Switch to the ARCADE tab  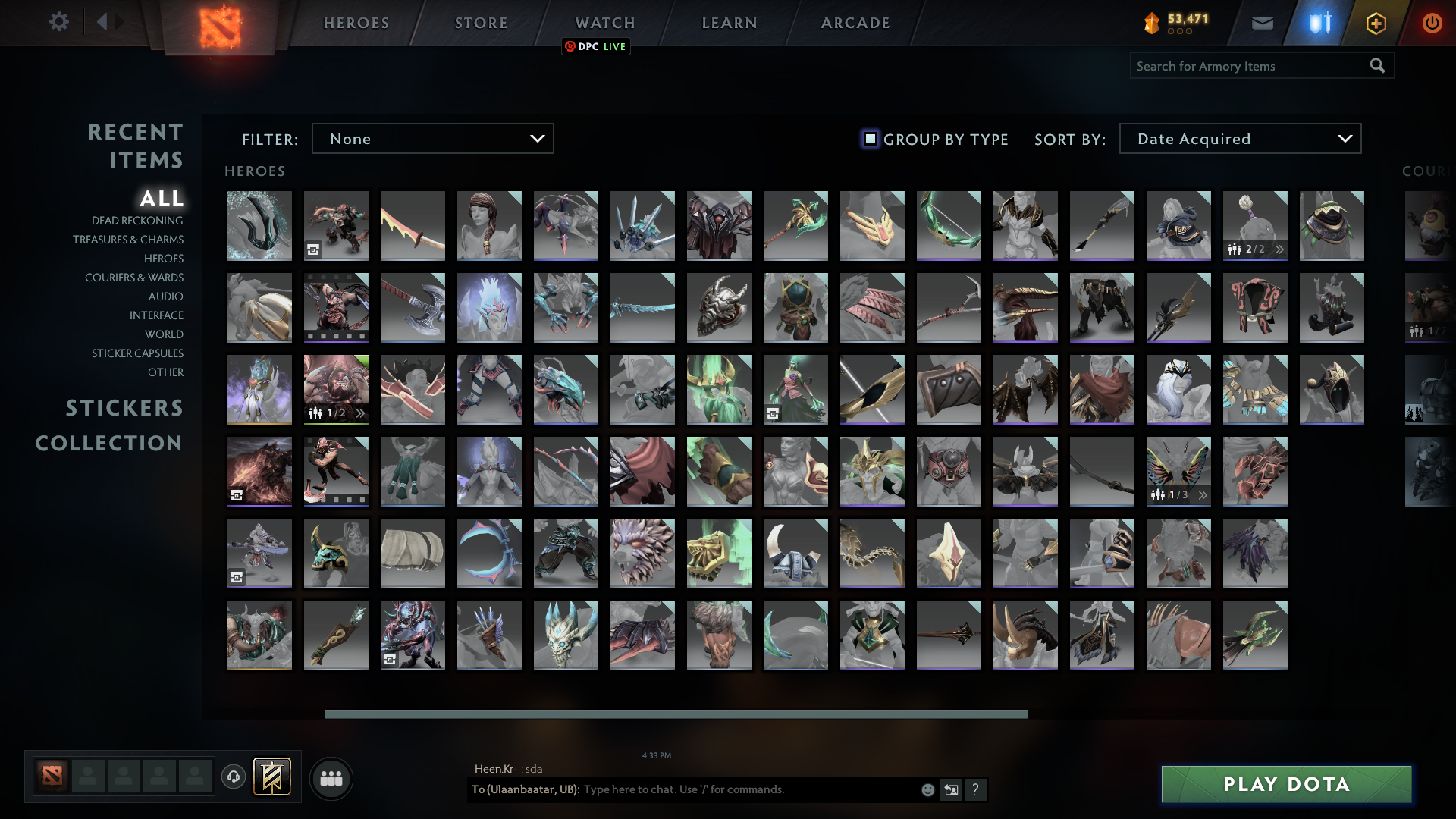click(855, 22)
